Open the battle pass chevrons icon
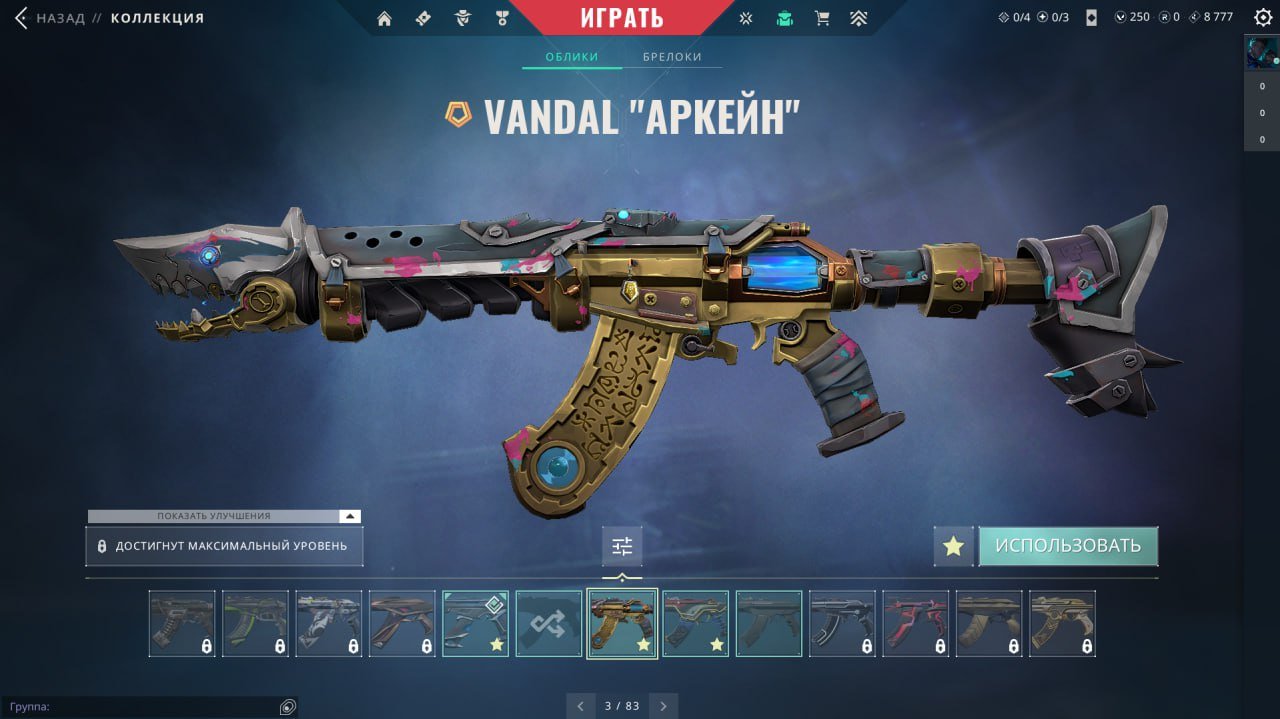 [858, 18]
